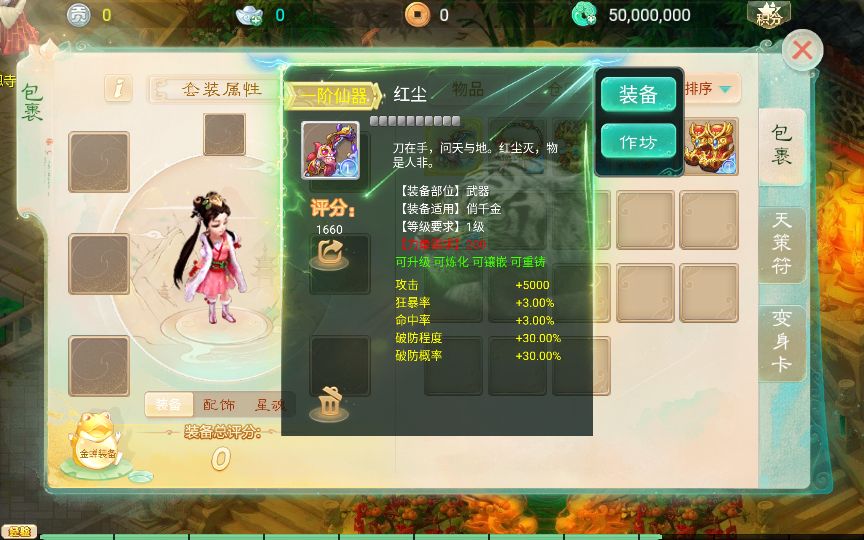Select the 红尘 weapon icon in tooltip

pos(330,149)
